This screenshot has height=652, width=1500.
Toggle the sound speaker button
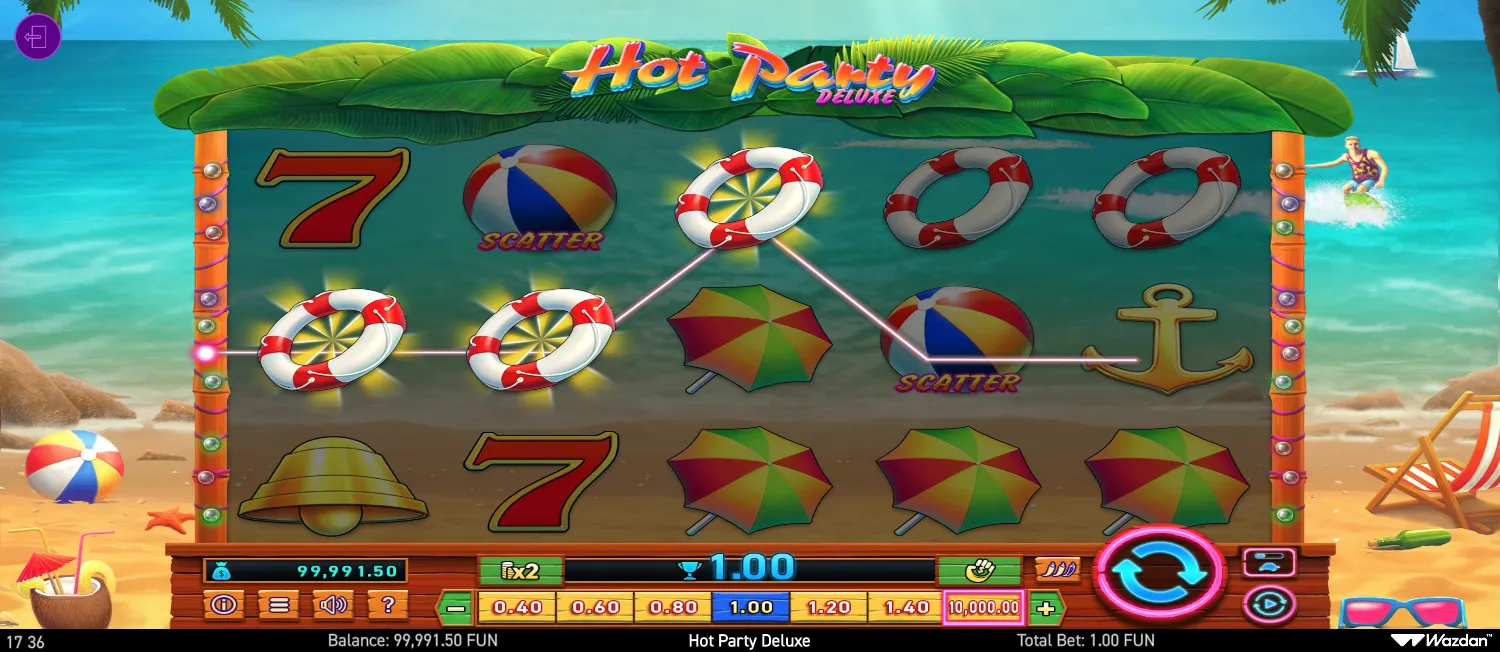tap(331, 604)
